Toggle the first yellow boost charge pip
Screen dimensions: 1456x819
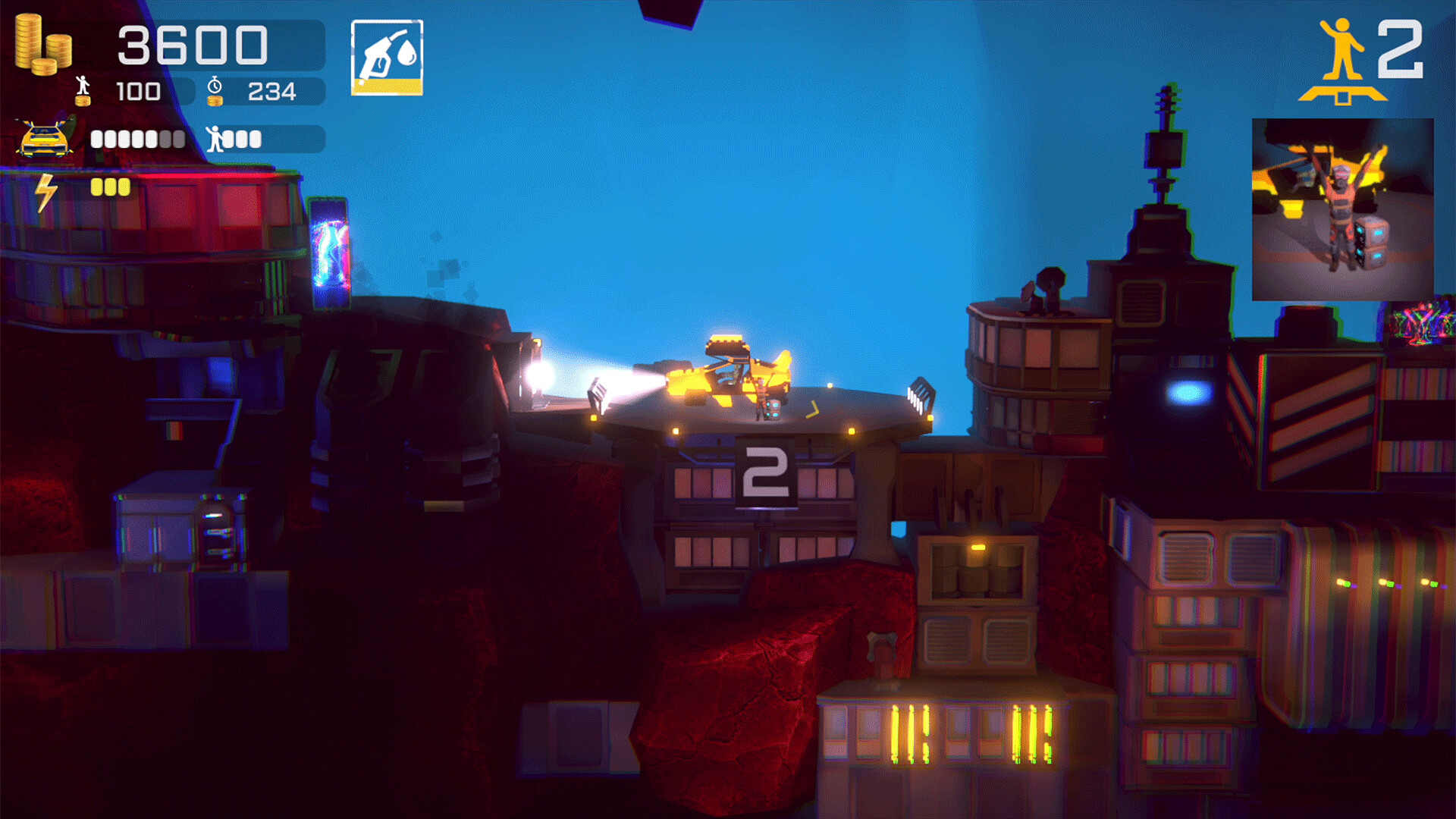click(x=96, y=187)
